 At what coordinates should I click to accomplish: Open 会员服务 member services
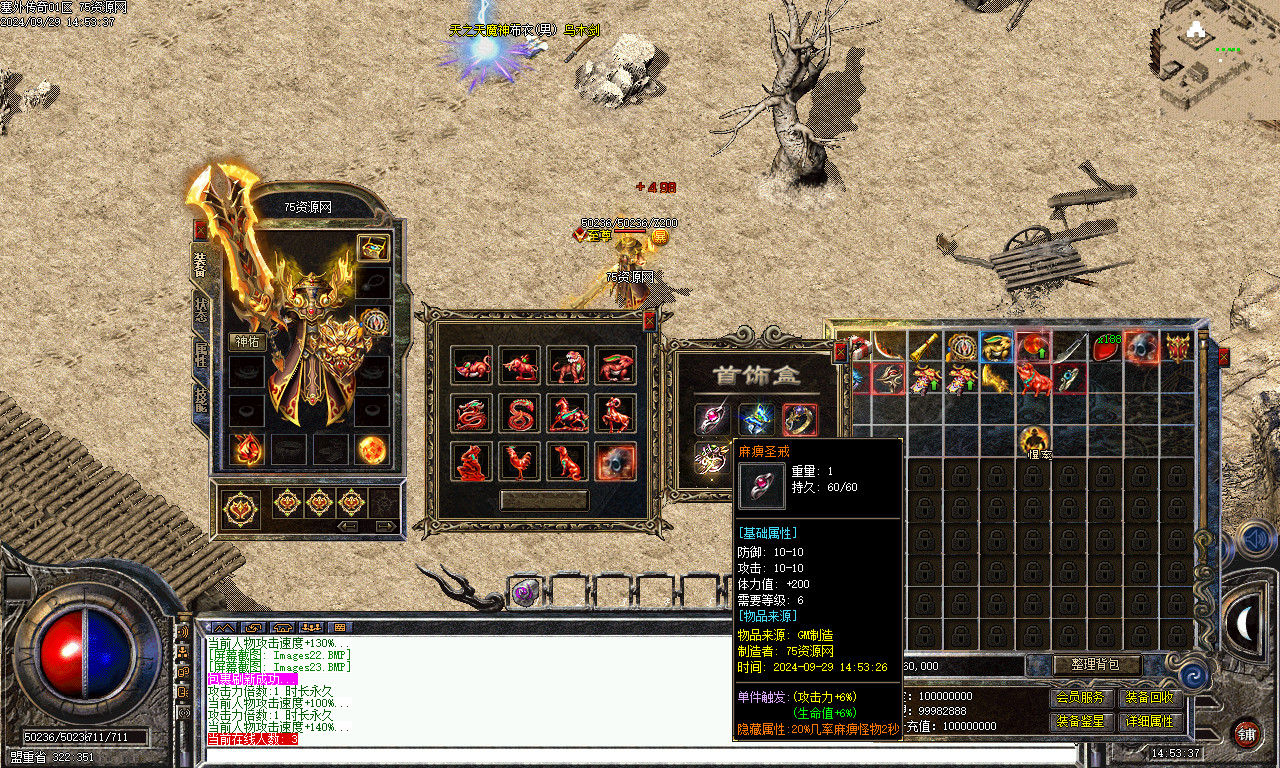(1081, 698)
